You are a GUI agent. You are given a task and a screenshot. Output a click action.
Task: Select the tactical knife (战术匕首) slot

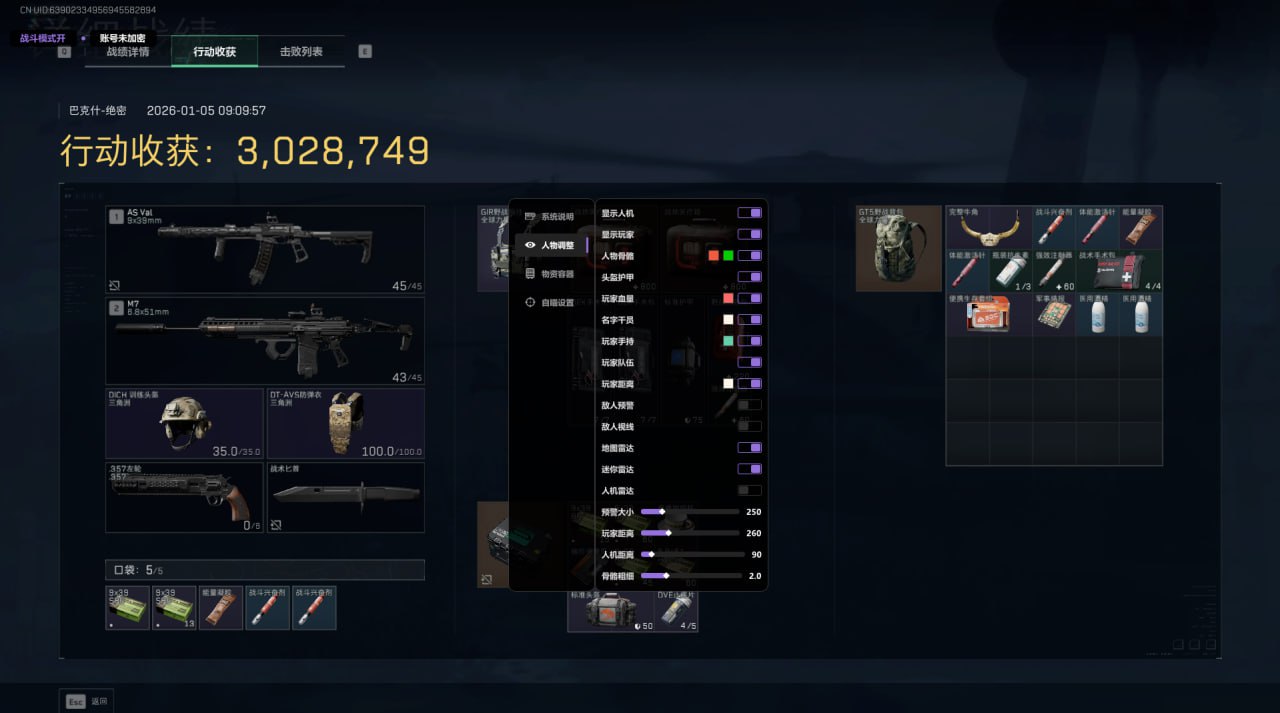[346, 497]
